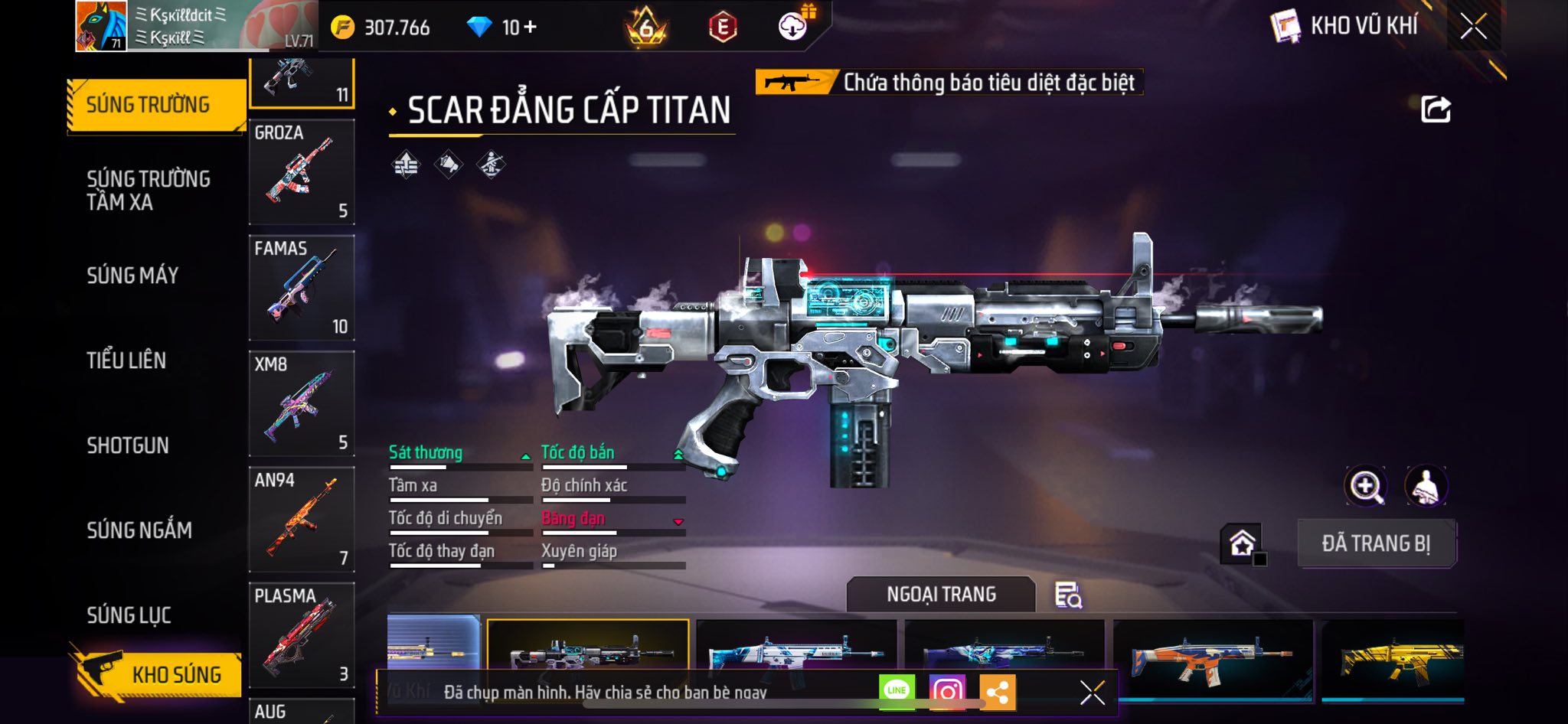1568x724 pixels.
Task: Open the Ngoại Trang tab
Action: click(941, 595)
